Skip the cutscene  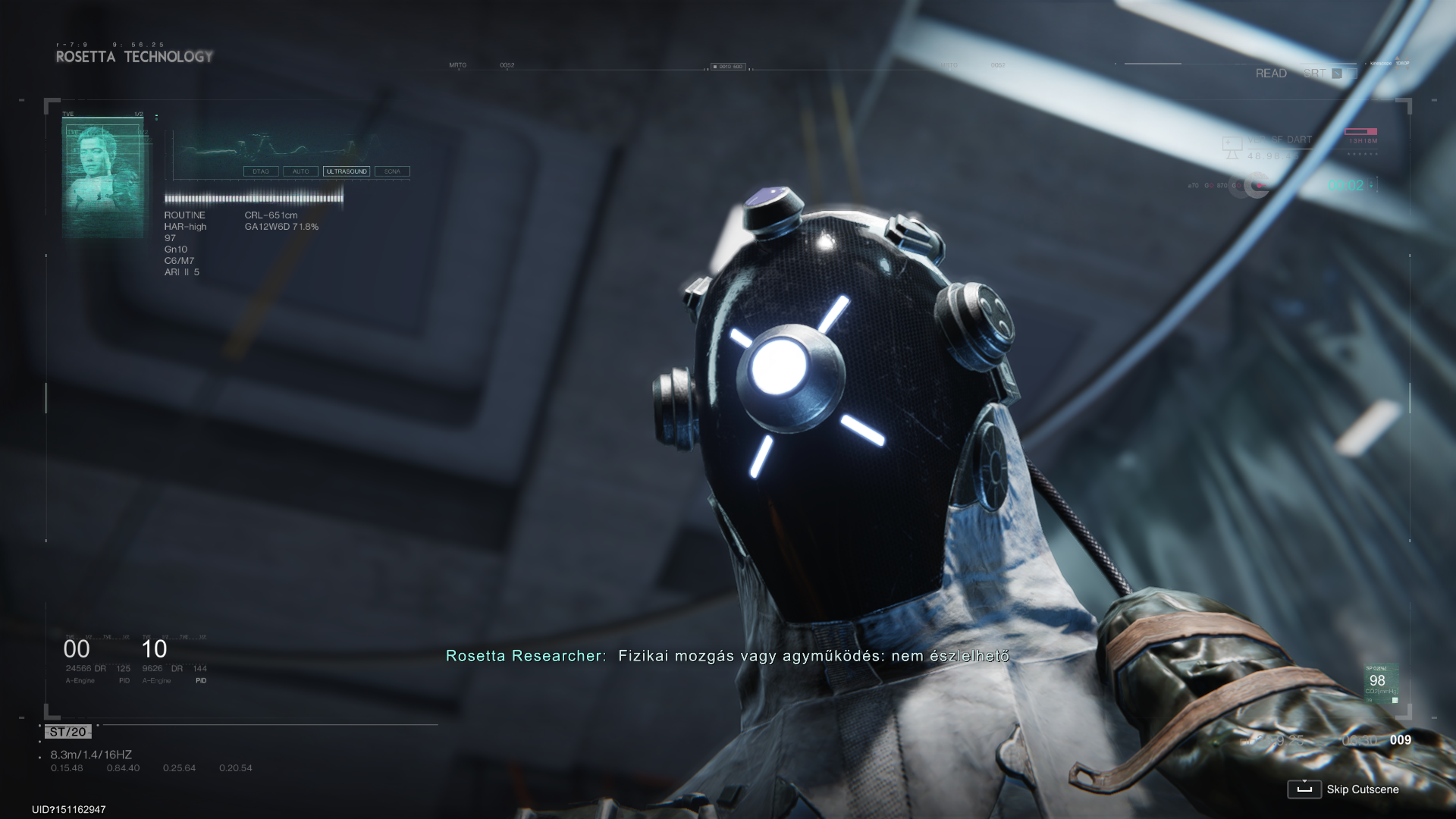[x=1343, y=789]
